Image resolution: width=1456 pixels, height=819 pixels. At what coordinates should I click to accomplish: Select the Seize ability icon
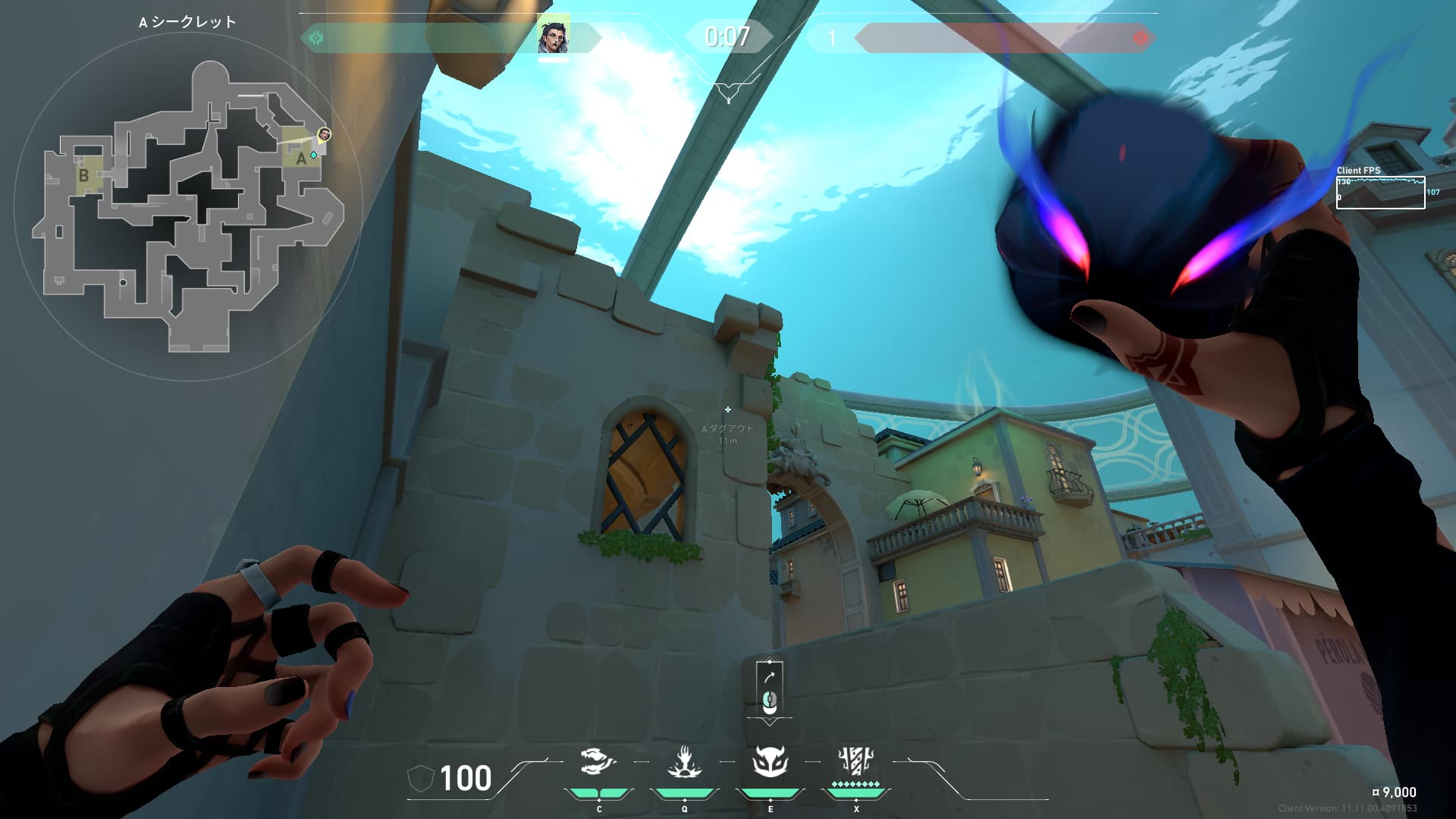pos(684,762)
